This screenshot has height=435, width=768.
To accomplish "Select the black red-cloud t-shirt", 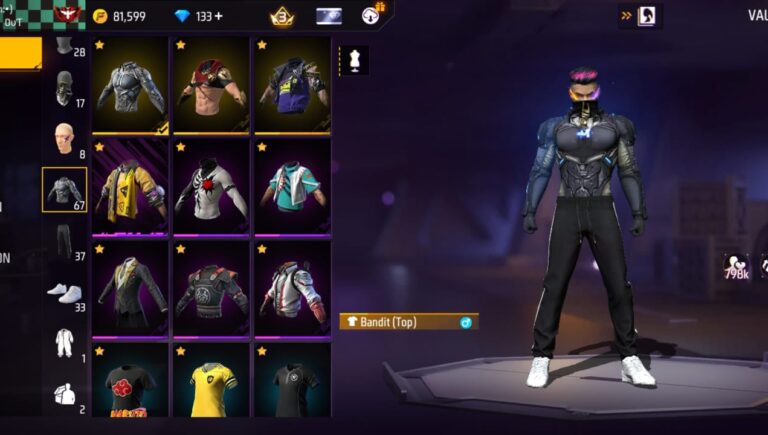I will pyautogui.click(x=131, y=384).
